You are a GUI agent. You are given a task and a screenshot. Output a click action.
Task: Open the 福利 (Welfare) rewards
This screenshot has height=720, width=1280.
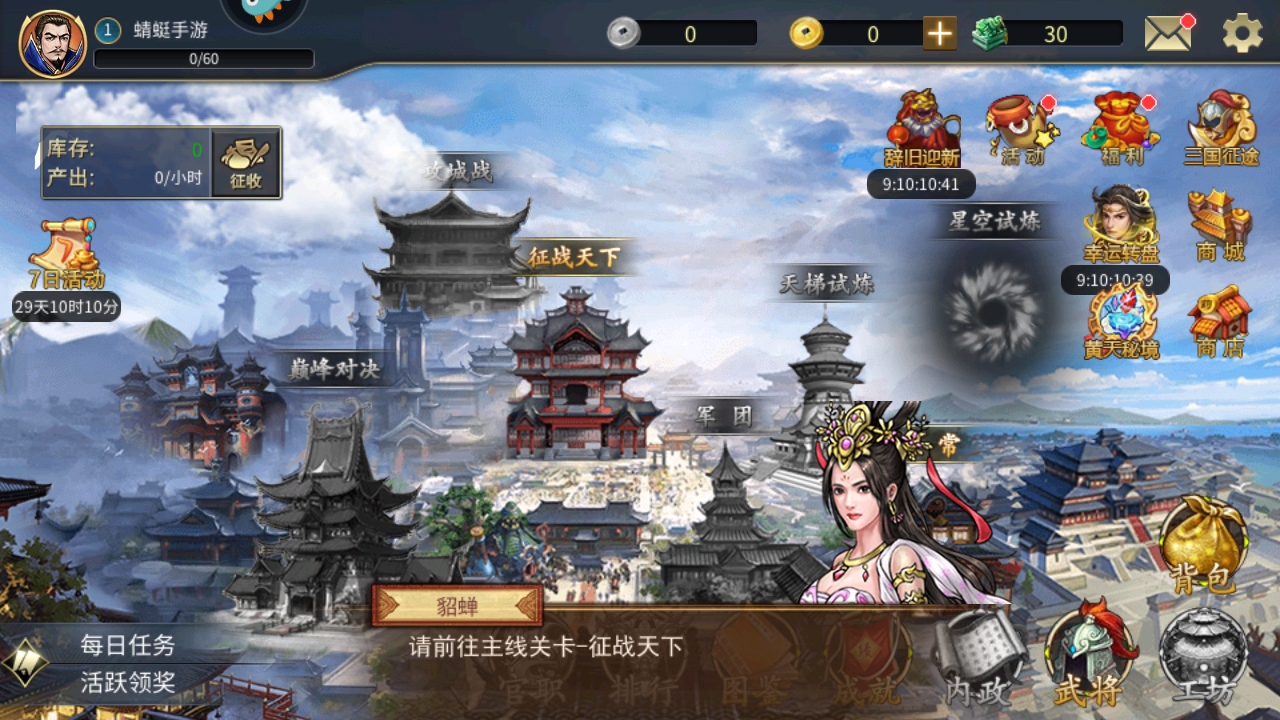click(1118, 125)
